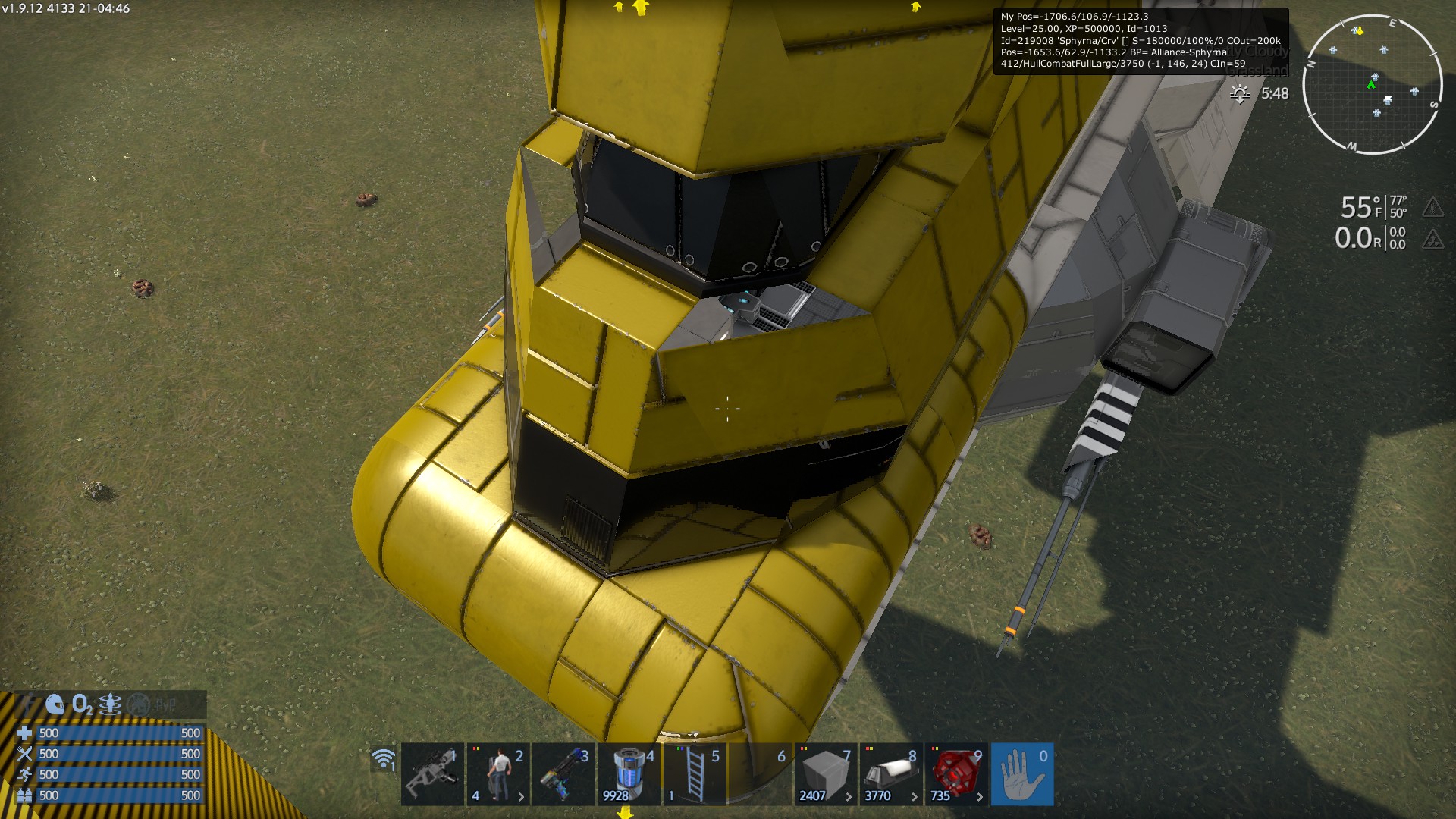Image resolution: width=1456 pixels, height=819 pixels.
Task: Click the circular compass minimap
Action: tap(1373, 84)
